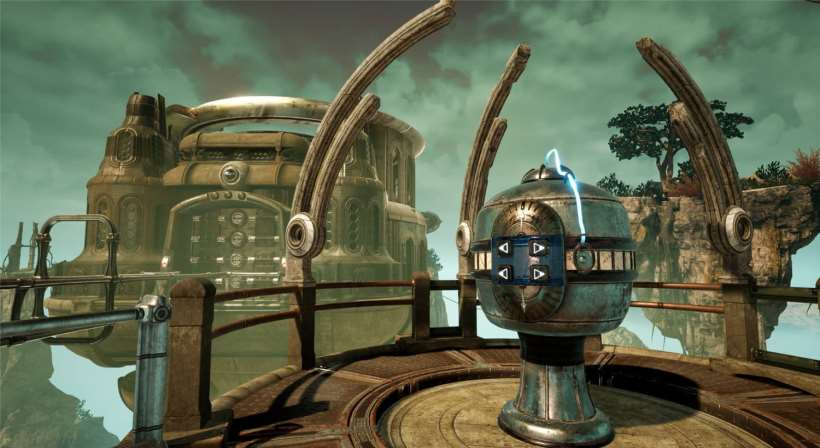Click the upper left-pointing arrow on the blue panel
This screenshot has height=448, width=820.
[506, 248]
